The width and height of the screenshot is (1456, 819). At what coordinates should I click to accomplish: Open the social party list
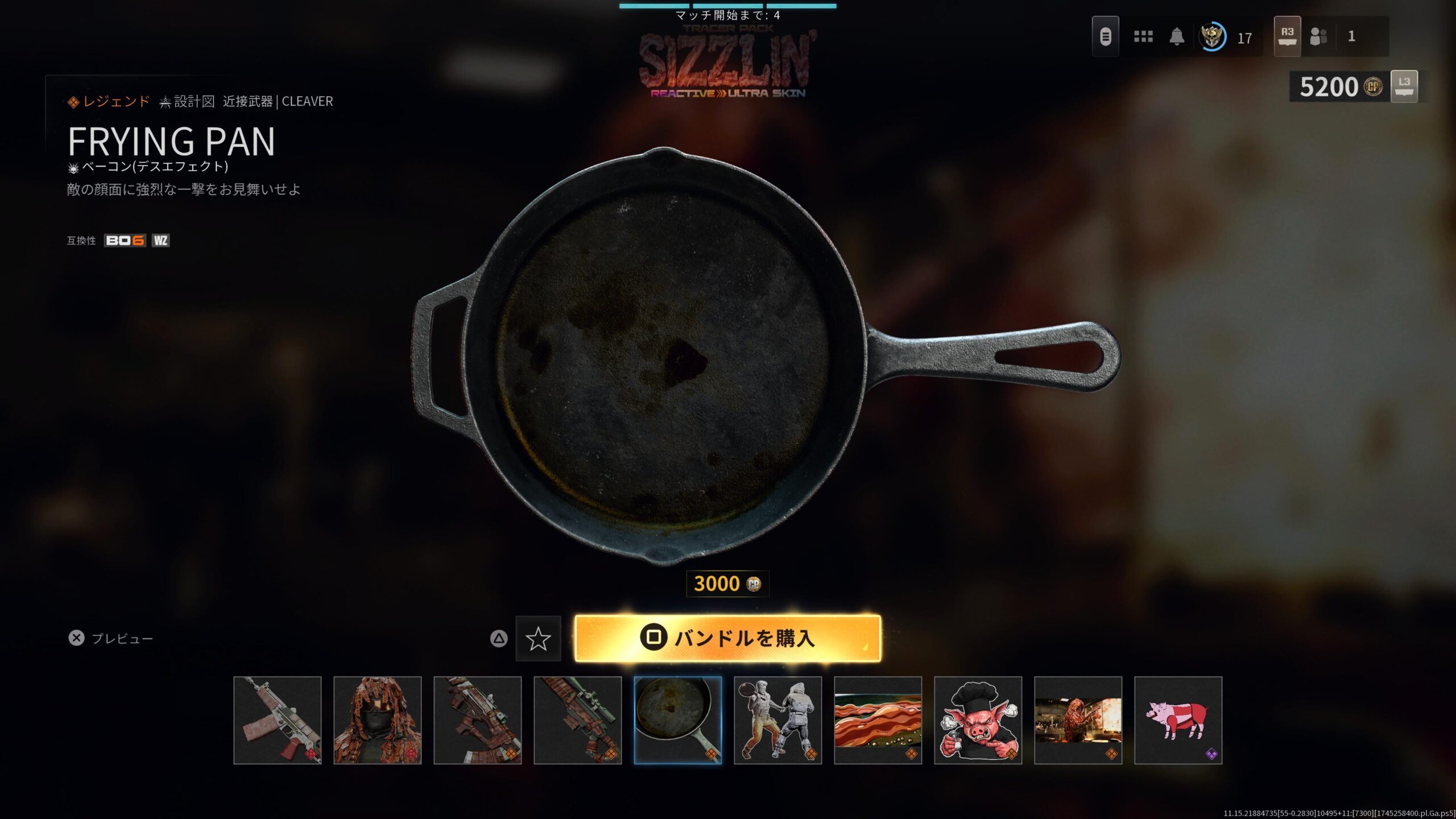pyautogui.click(x=1318, y=37)
